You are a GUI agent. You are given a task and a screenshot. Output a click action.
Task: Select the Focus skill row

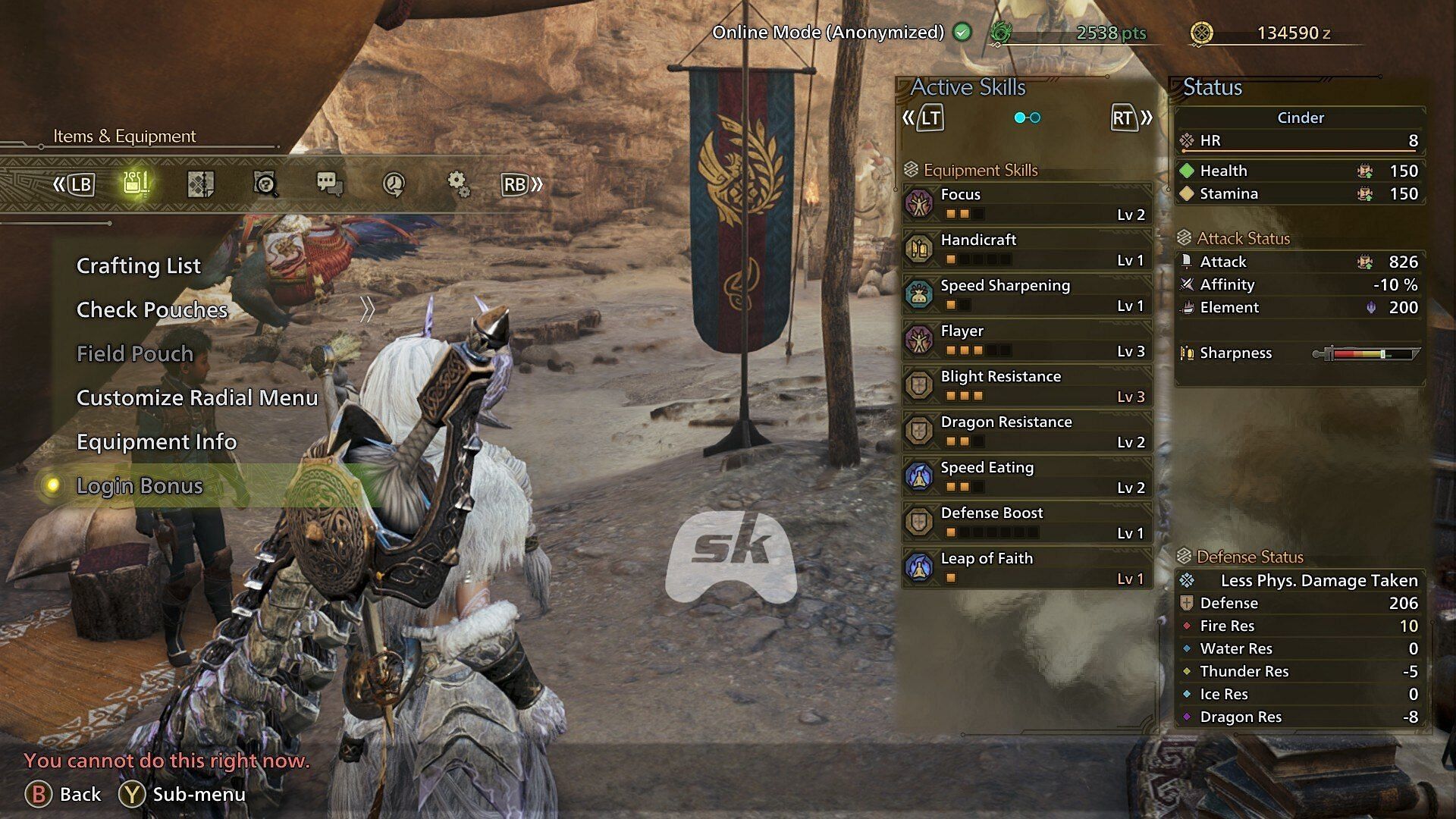(x=1027, y=204)
